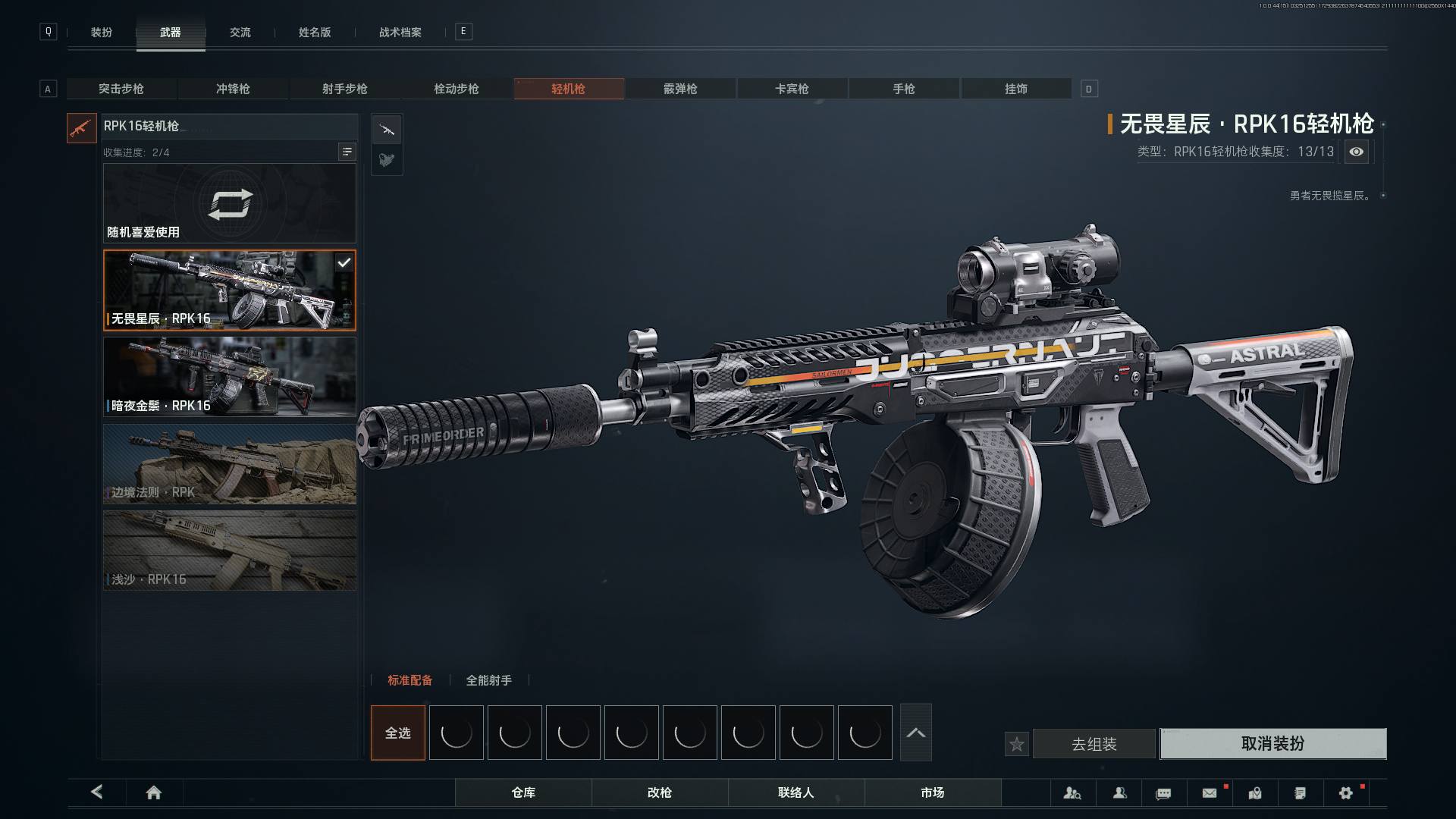Open the 挂饰 category tab
1456x819 pixels.
[1016, 89]
